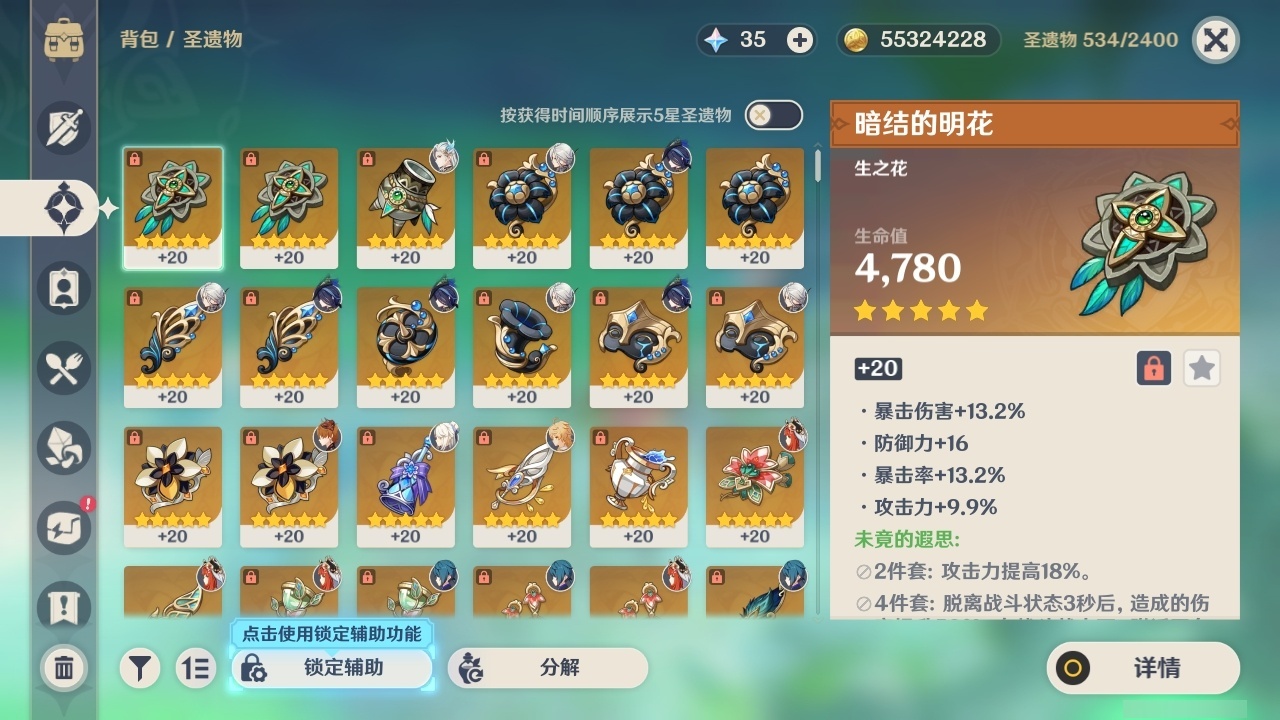Mark the artifact as favorite with the star
The height and width of the screenshot is (720, 1280).
coord(1201,368)
